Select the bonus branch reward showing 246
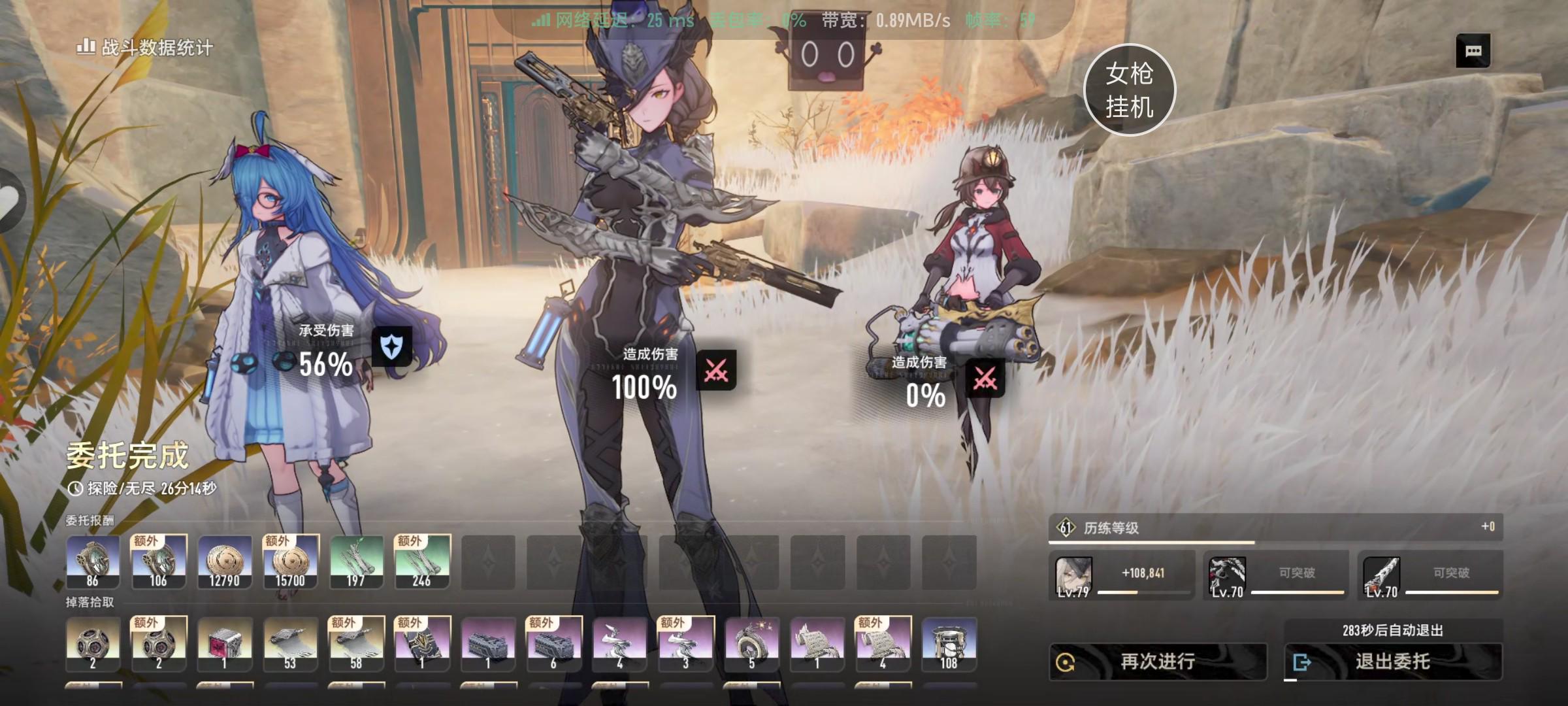The width and height of the screenshot is (1568, 706). pos(423,562)
